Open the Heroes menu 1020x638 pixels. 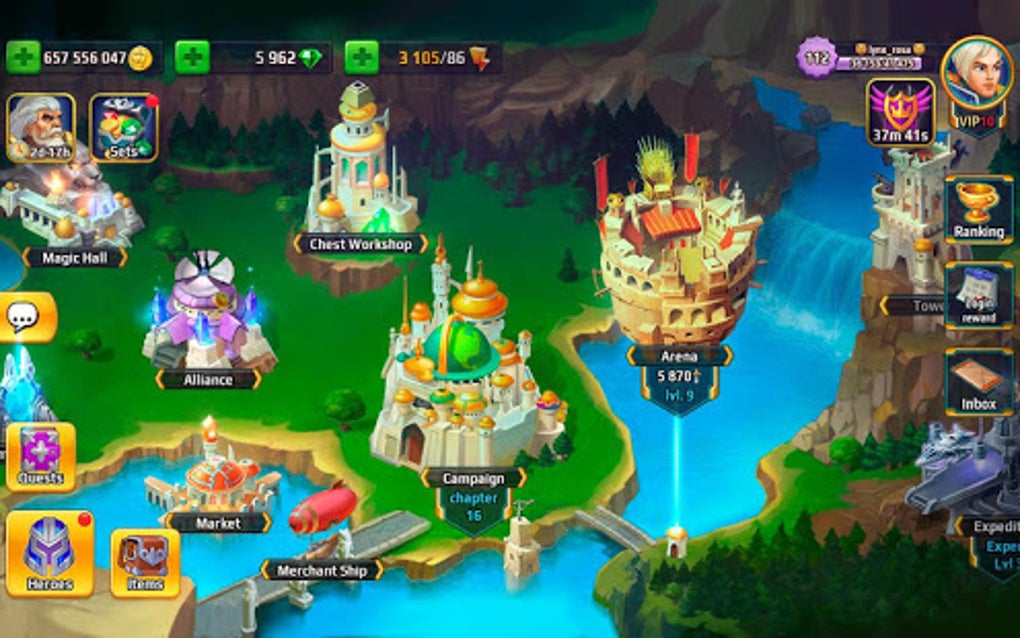50,553
